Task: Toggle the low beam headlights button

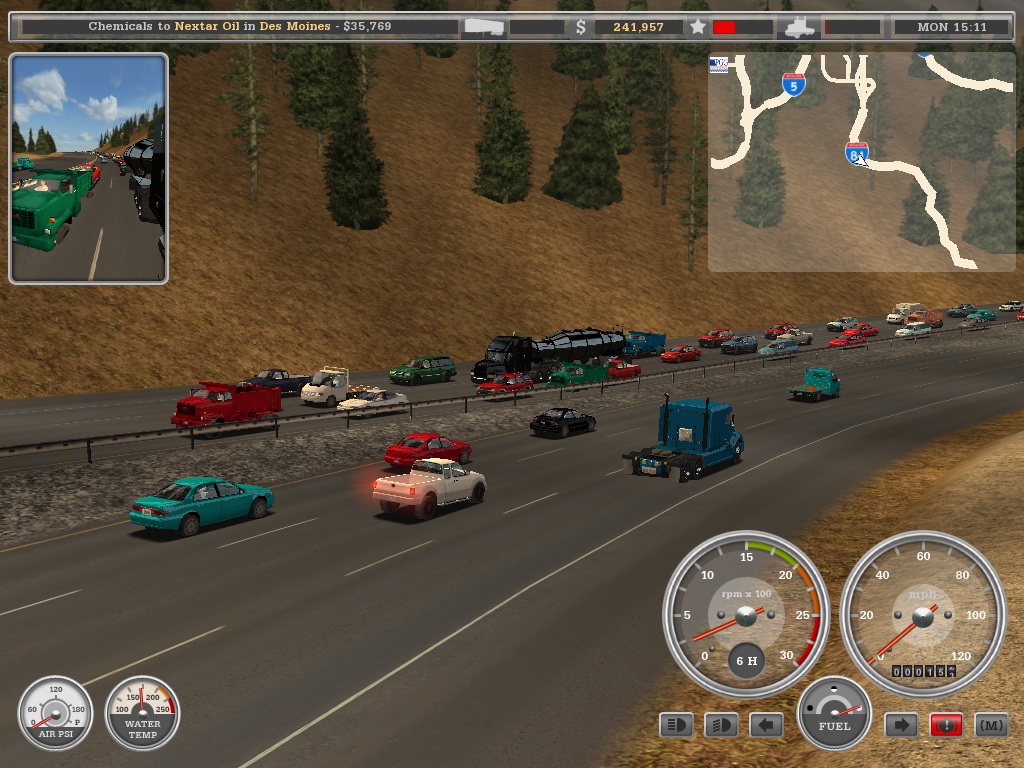Action: (676, 725)
